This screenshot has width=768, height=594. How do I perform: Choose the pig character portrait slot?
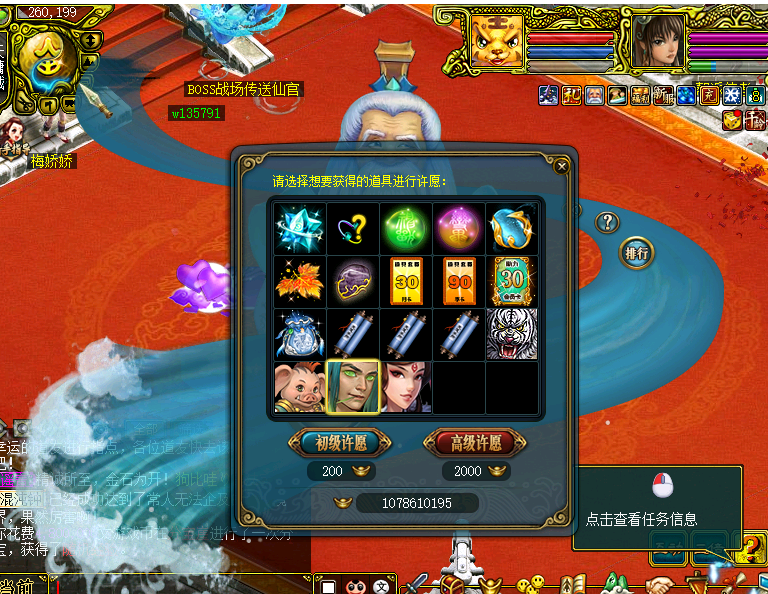point(299,387)
